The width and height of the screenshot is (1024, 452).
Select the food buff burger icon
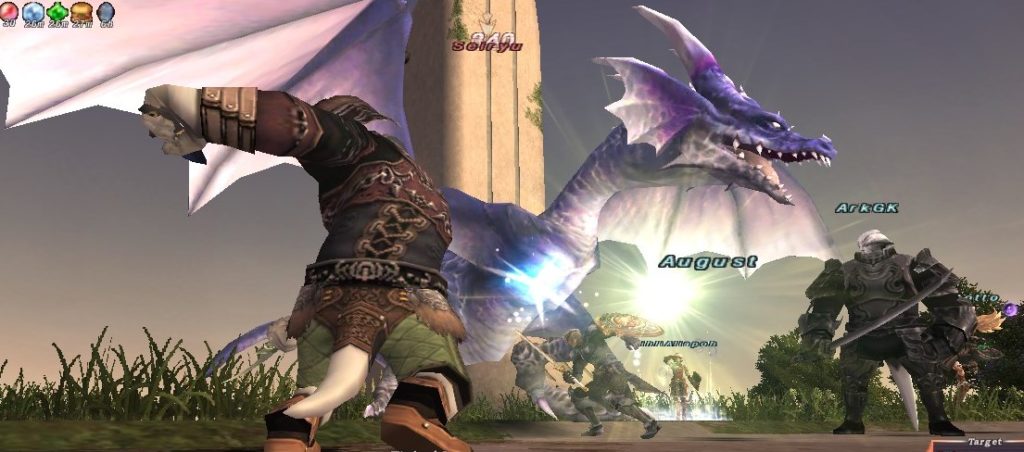pos(82,11)
